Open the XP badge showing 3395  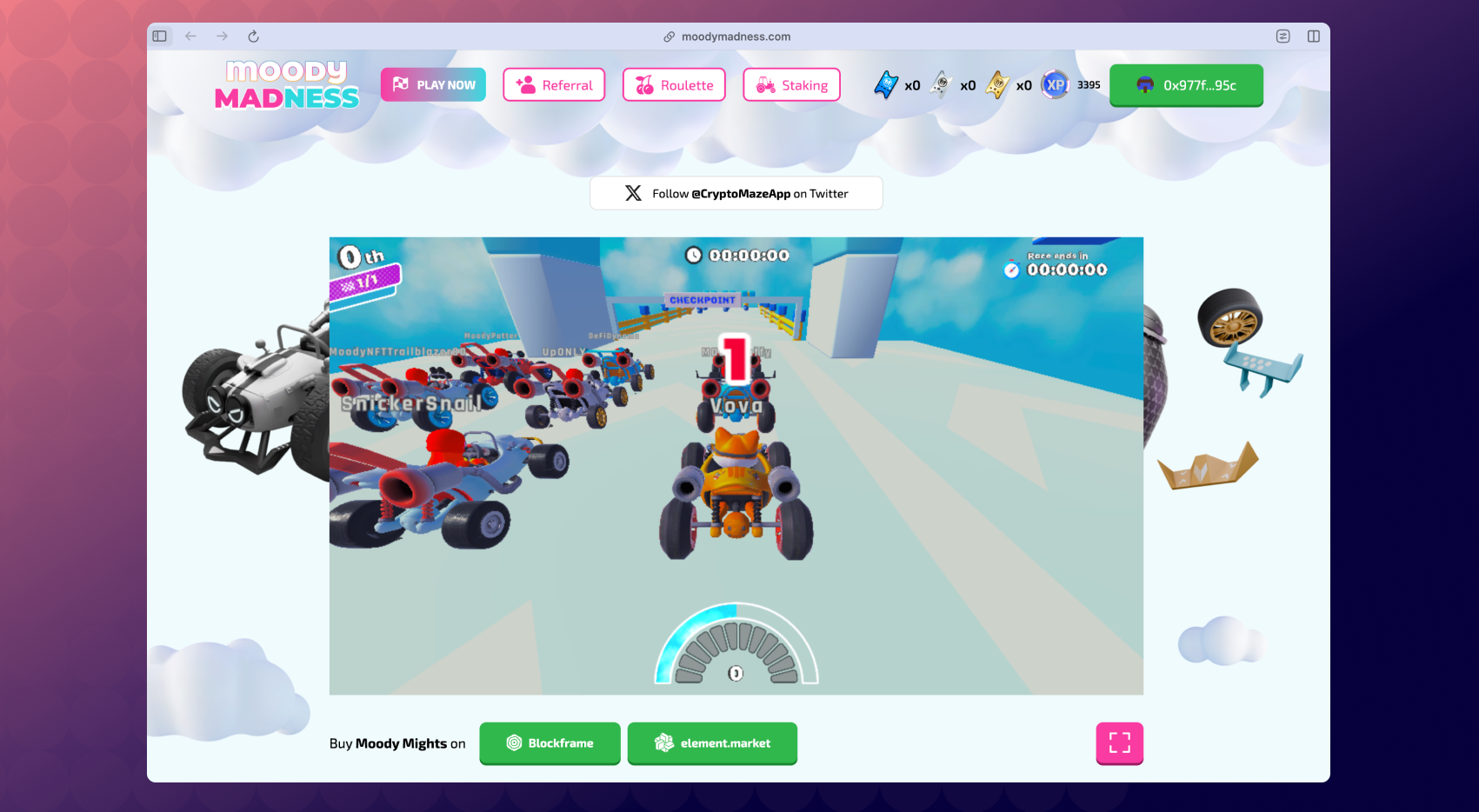pos(1056,85)
